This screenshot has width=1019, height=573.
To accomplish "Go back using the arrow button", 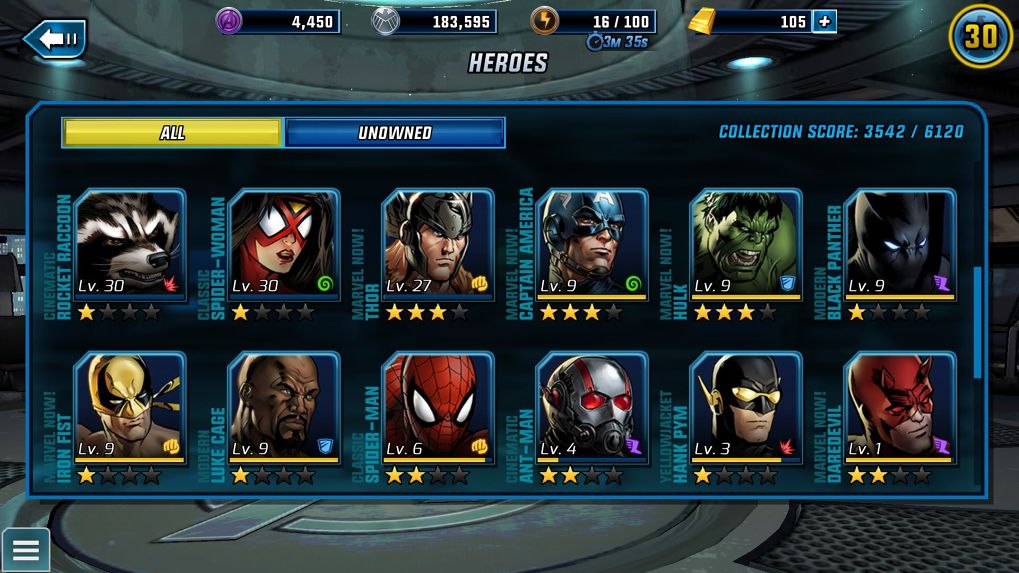I will pyautogui.click(x=55, y=39).
